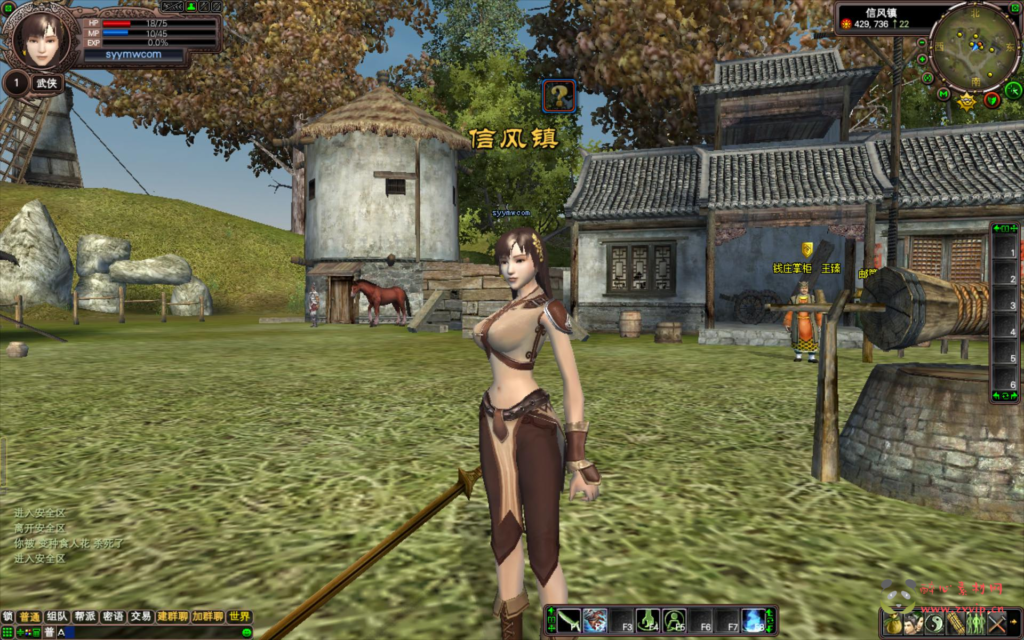The image size is (1024, 640).
Task: Choose the 世界 world chat channel
Action: (x=239, y=617)
